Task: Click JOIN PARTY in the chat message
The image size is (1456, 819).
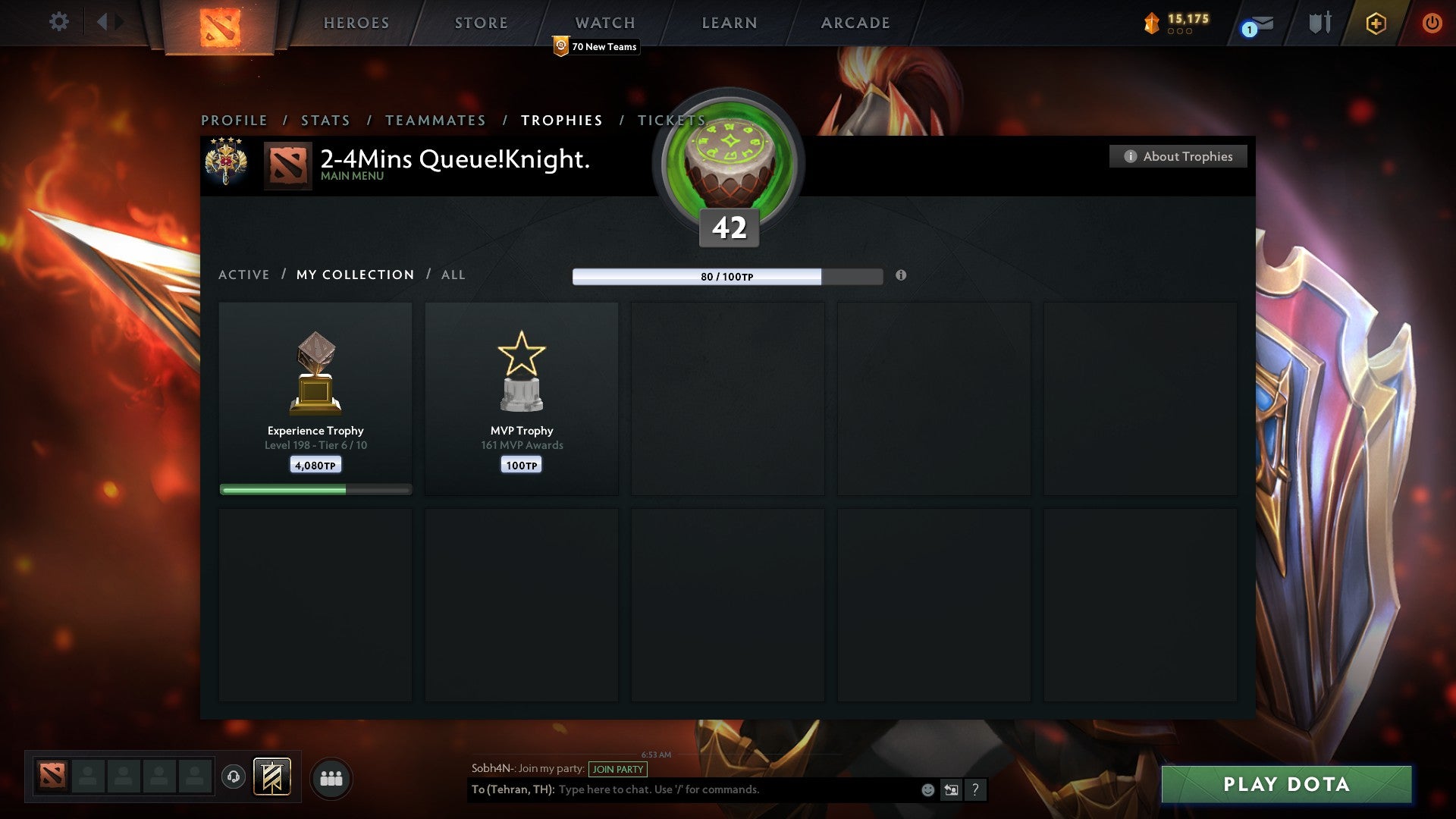Action: point(617,769)
